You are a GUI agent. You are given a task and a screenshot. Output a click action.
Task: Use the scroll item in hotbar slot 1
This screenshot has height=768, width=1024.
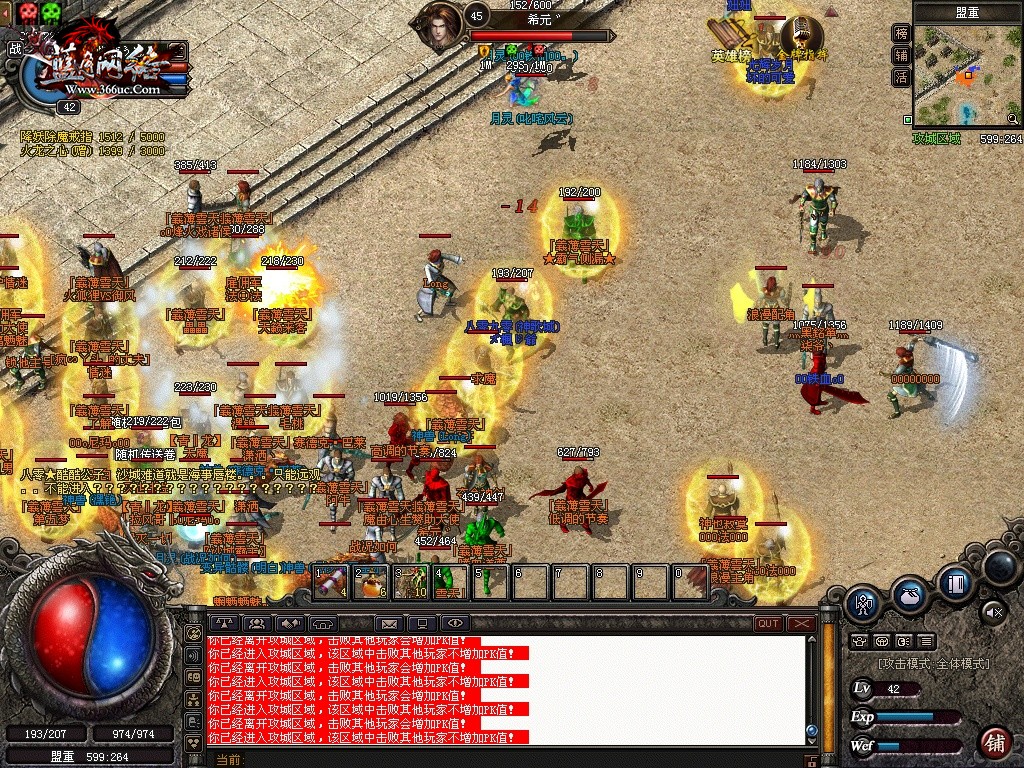tap(330, 582)
